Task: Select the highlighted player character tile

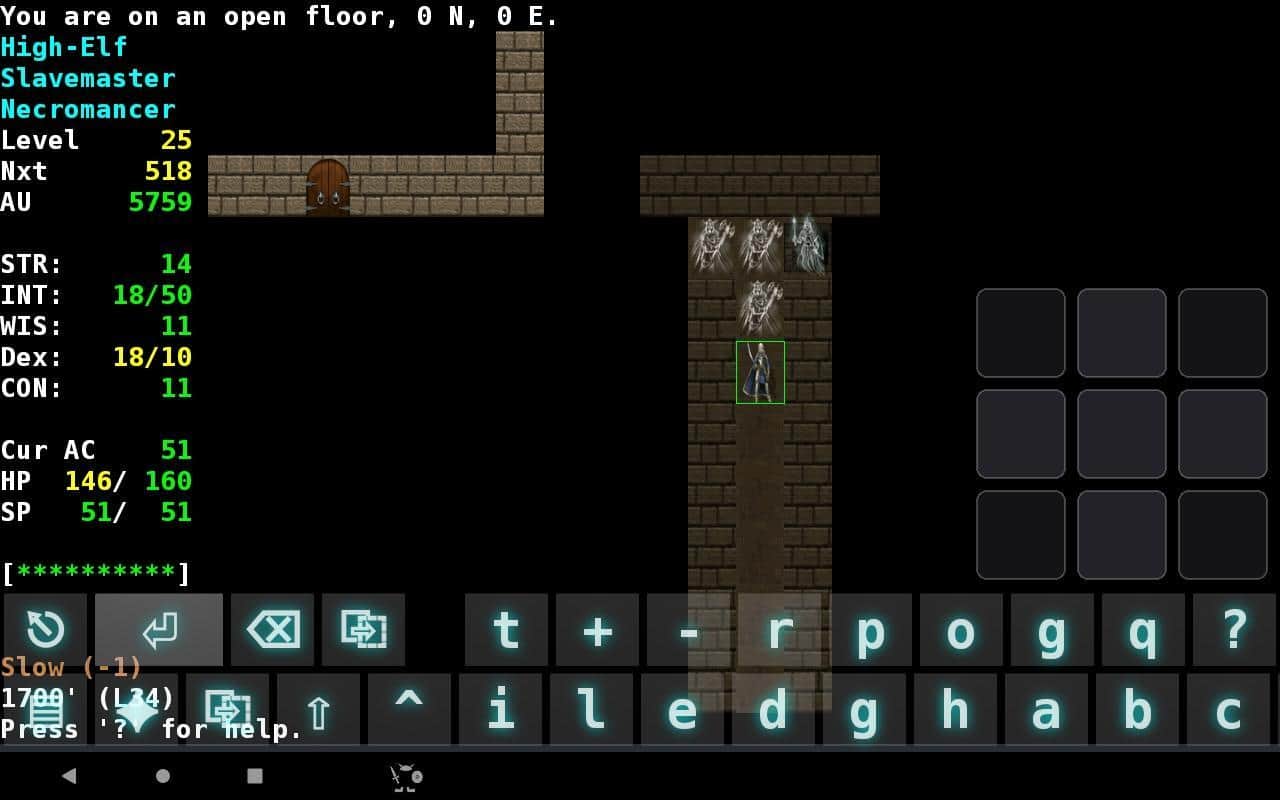Action: (x=760, y=373)
